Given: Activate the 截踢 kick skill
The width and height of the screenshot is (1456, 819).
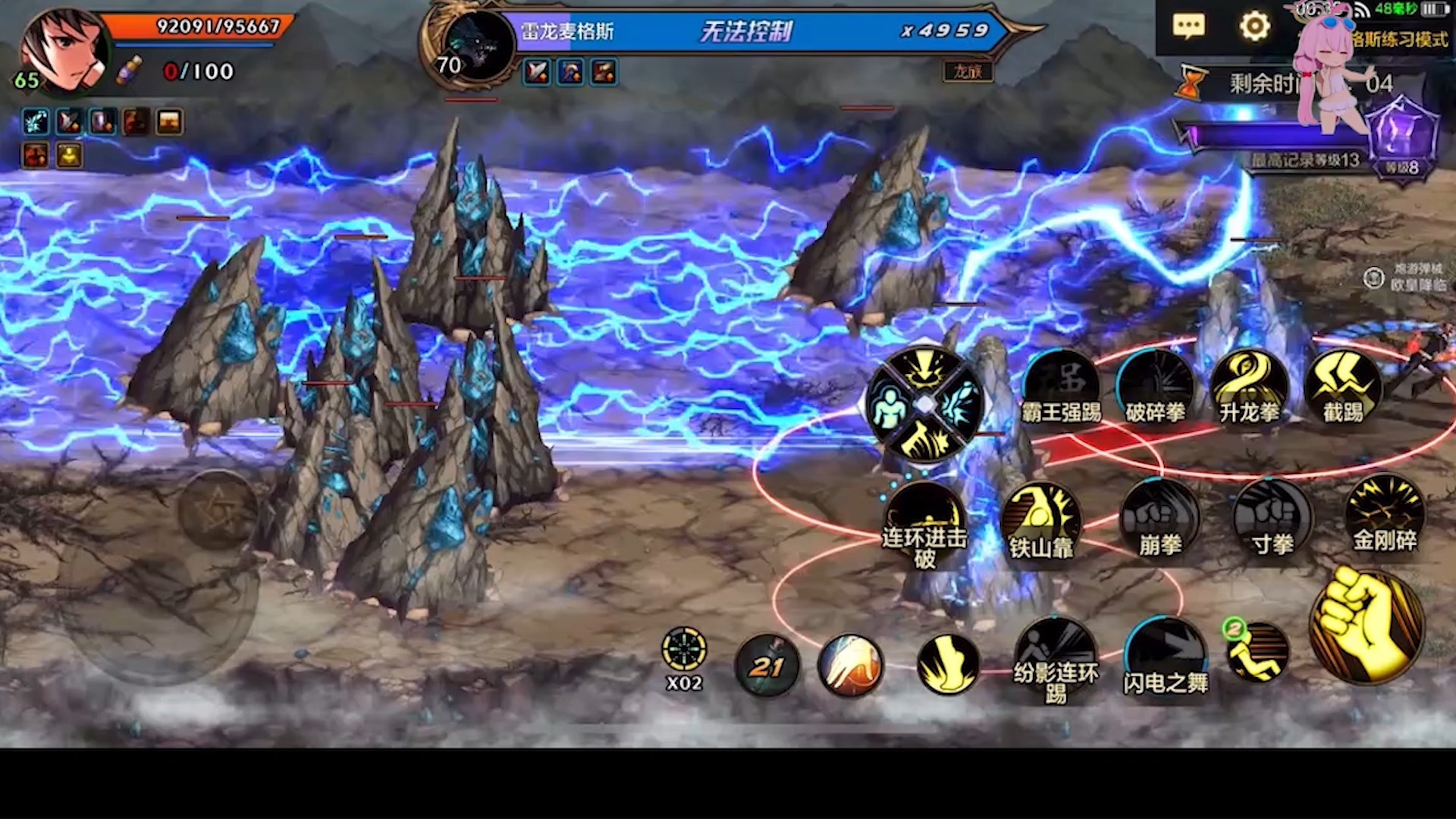Looking at the screenshot, I should tap(1343, 388).
